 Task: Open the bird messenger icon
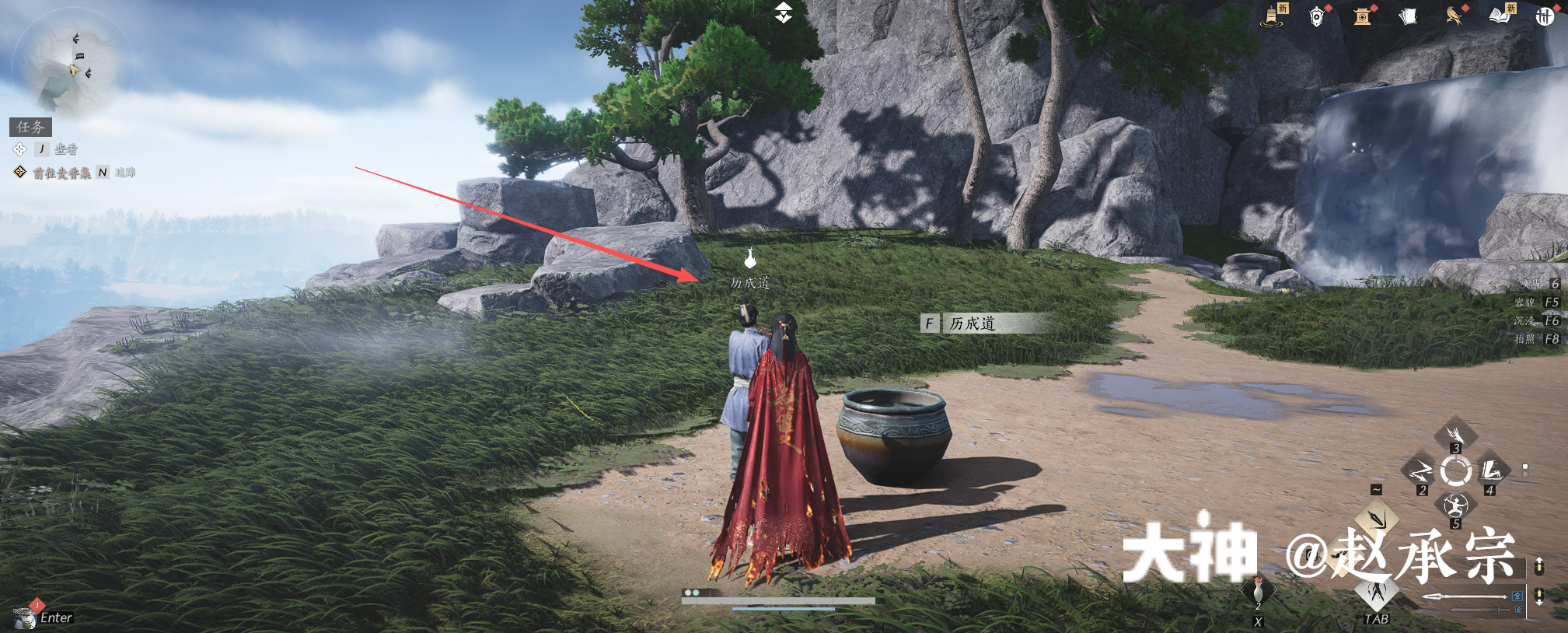point(1453,16)
